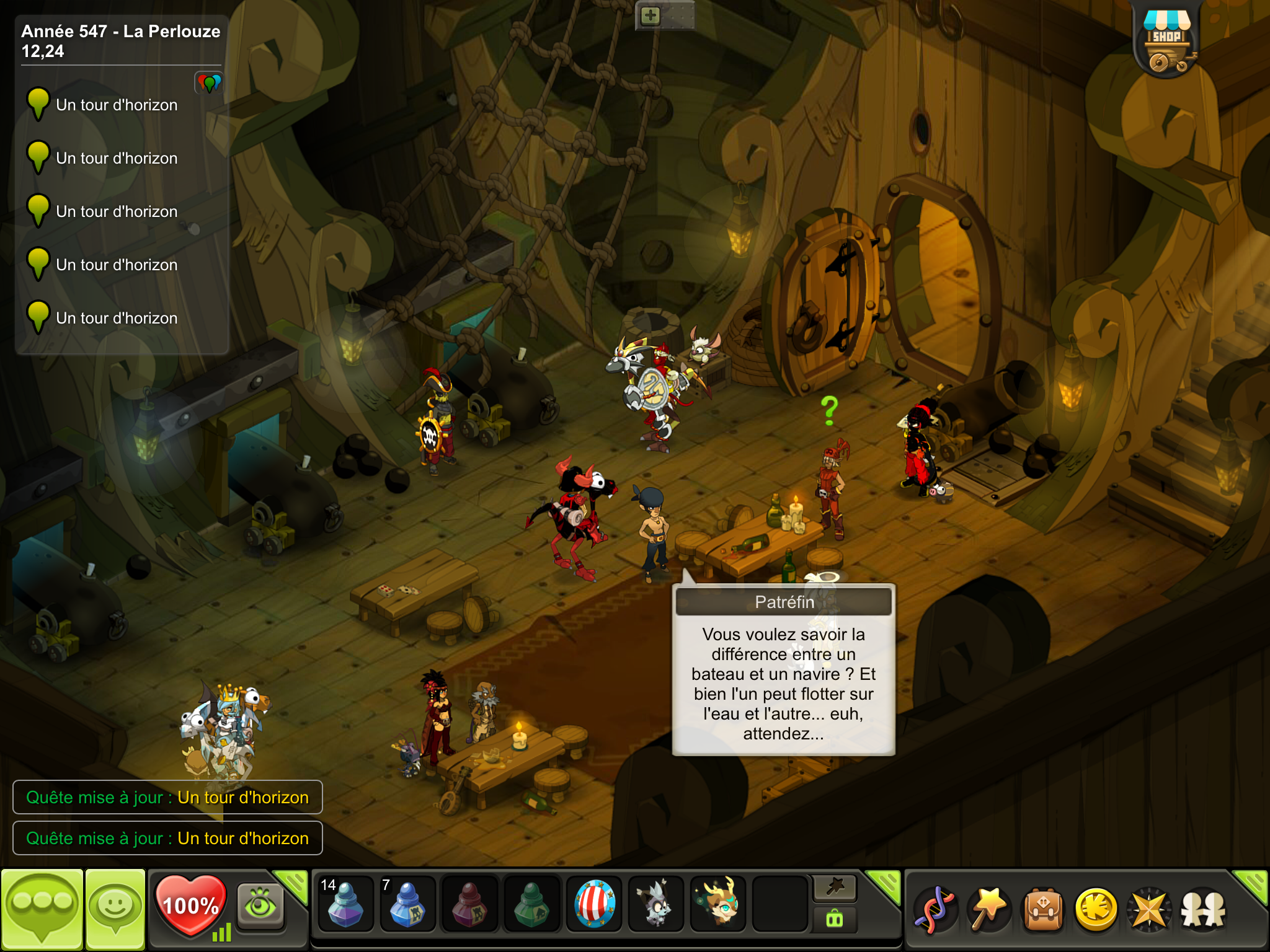Viewport: 1270px width, 952px height.
Task: Switch hotbar to the wand spells tab
Action: click(835, 888)
